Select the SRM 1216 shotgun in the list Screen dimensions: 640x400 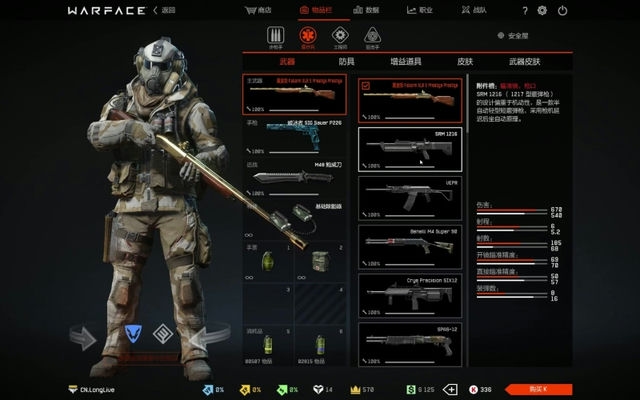[410, 148]
